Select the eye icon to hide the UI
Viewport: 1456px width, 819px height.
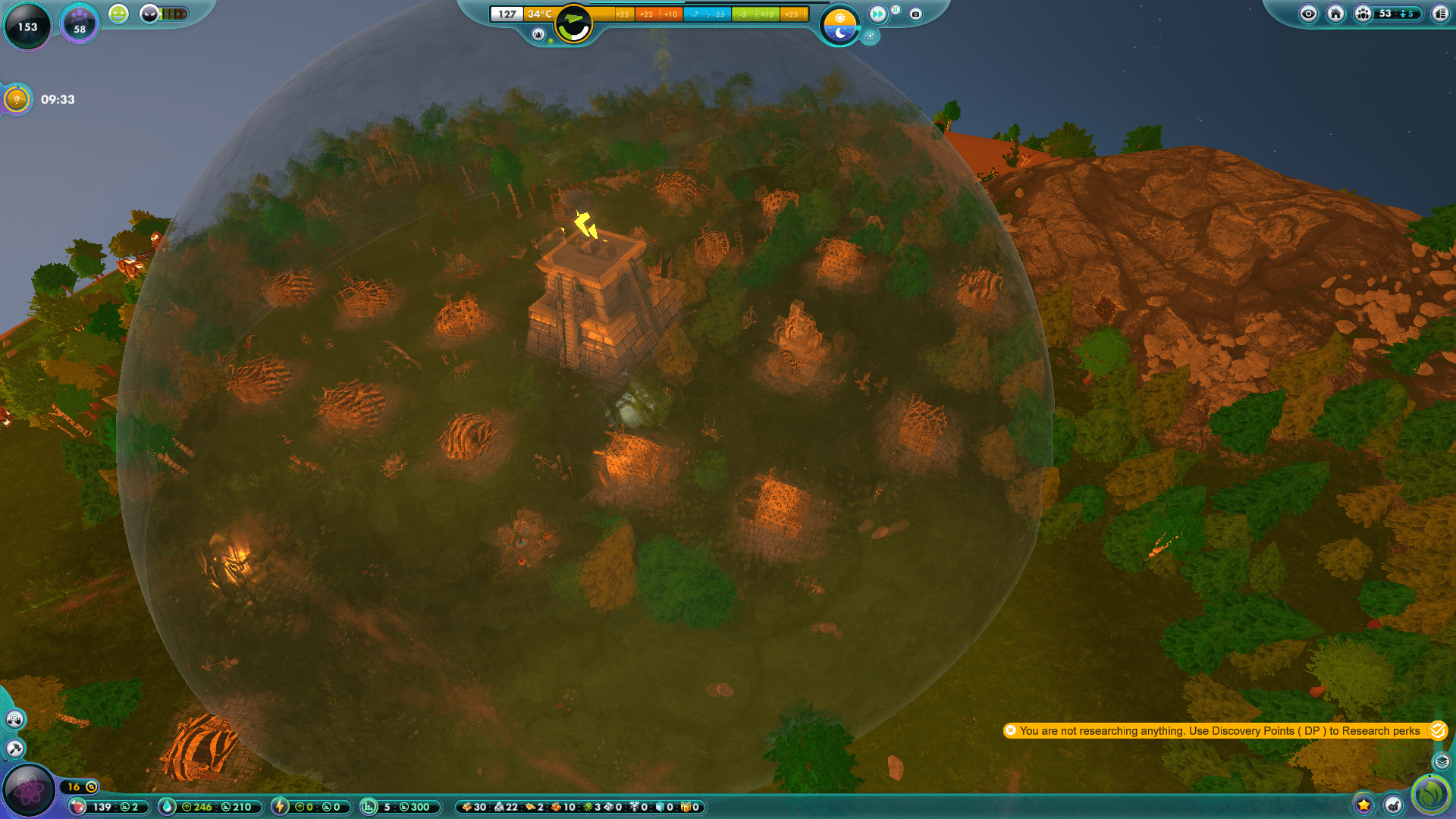pyautogui.click(x=1307, y=13)
